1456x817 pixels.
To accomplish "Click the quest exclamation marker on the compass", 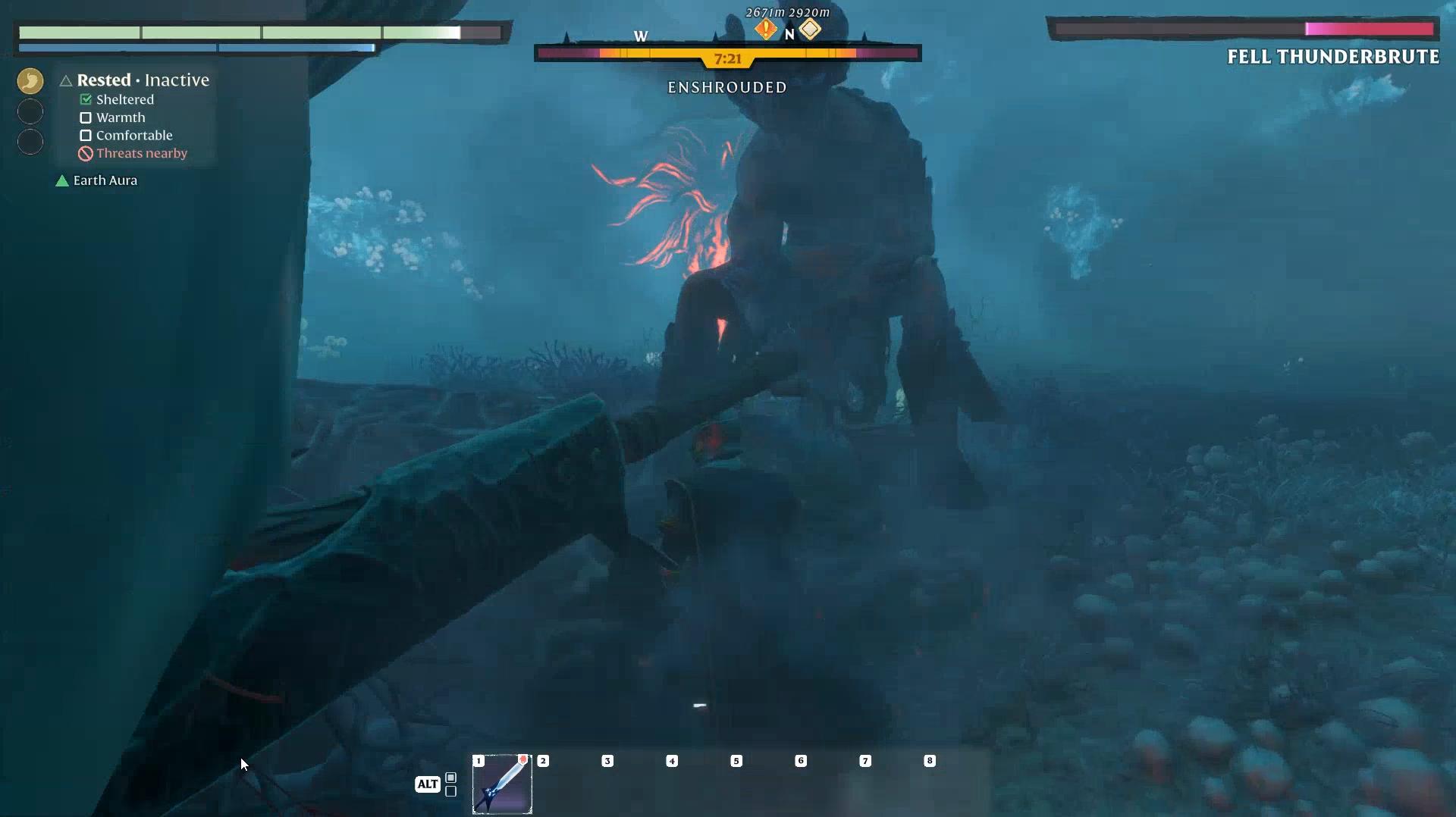I will 766,30.
